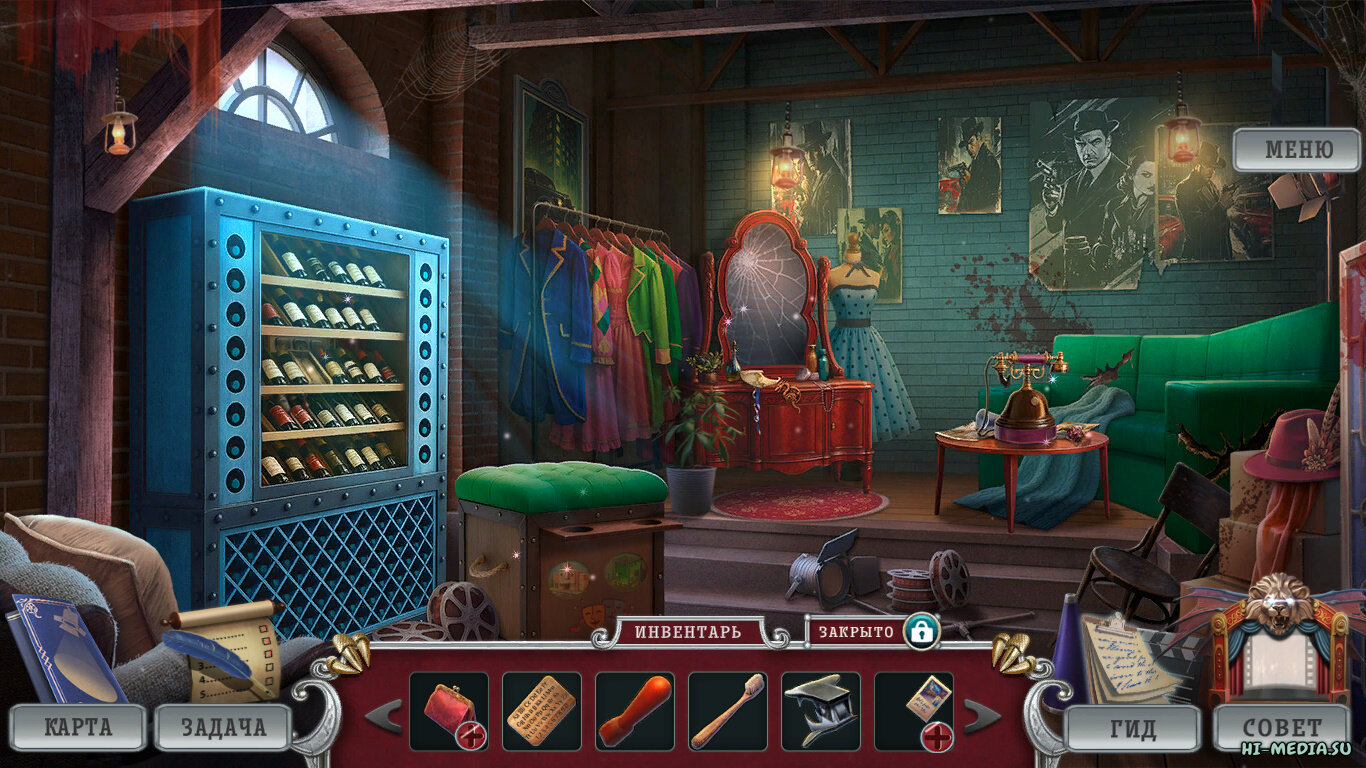The height and width of the screenshot is (768, 1366).
Task: Use the СОВЕТ hint button
Action: [1281, 728]
